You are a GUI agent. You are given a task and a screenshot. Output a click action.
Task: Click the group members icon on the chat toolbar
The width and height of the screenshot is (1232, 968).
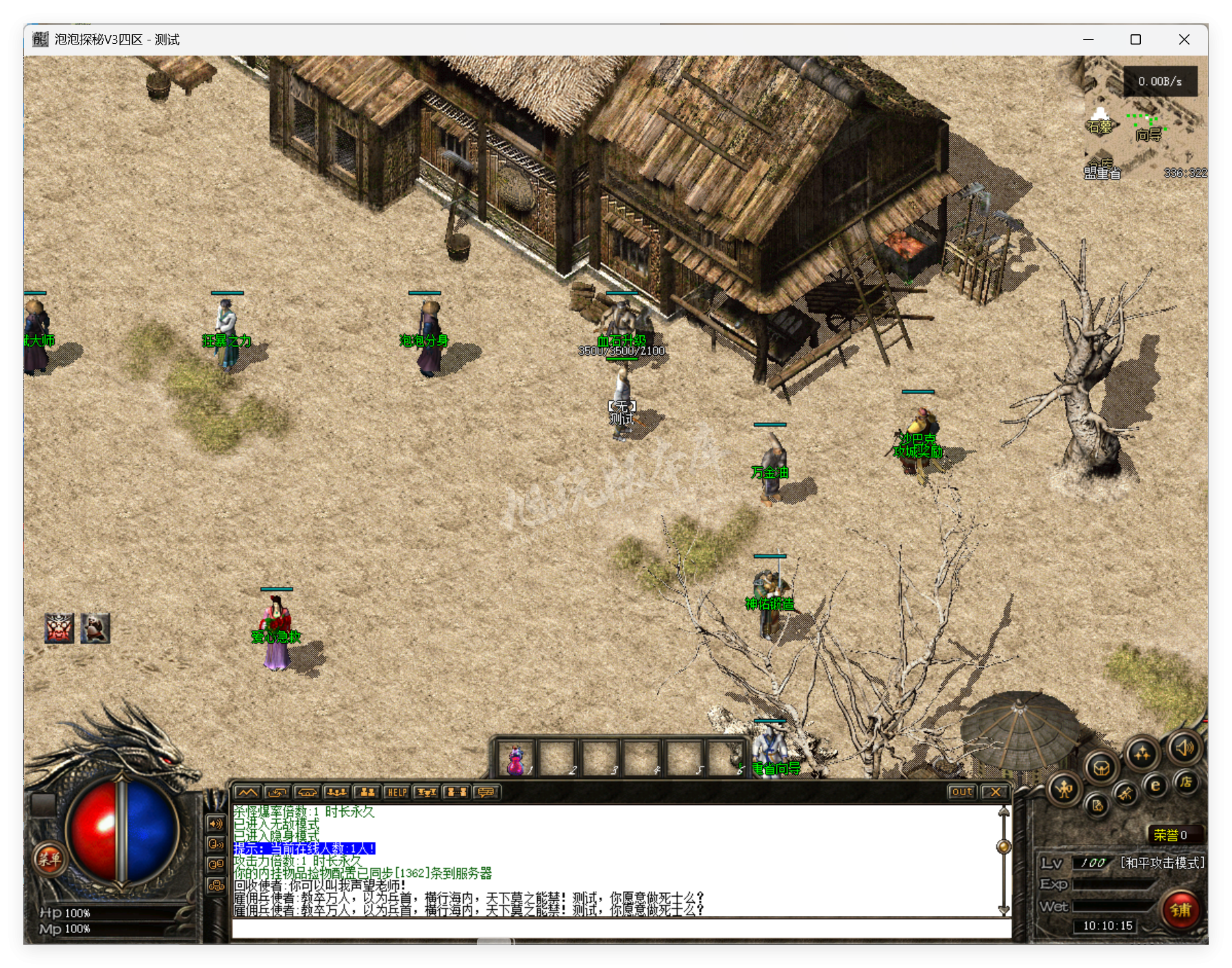pos(367,792)
